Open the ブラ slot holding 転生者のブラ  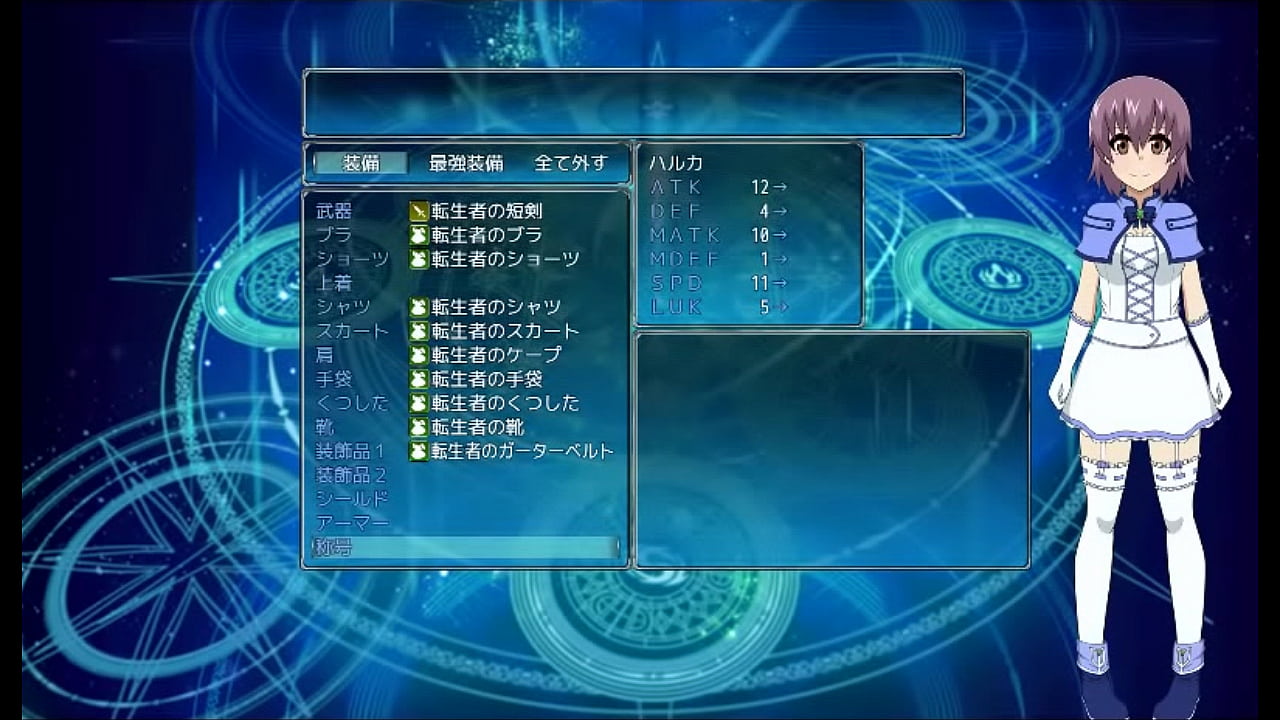[x=465, y=235]
